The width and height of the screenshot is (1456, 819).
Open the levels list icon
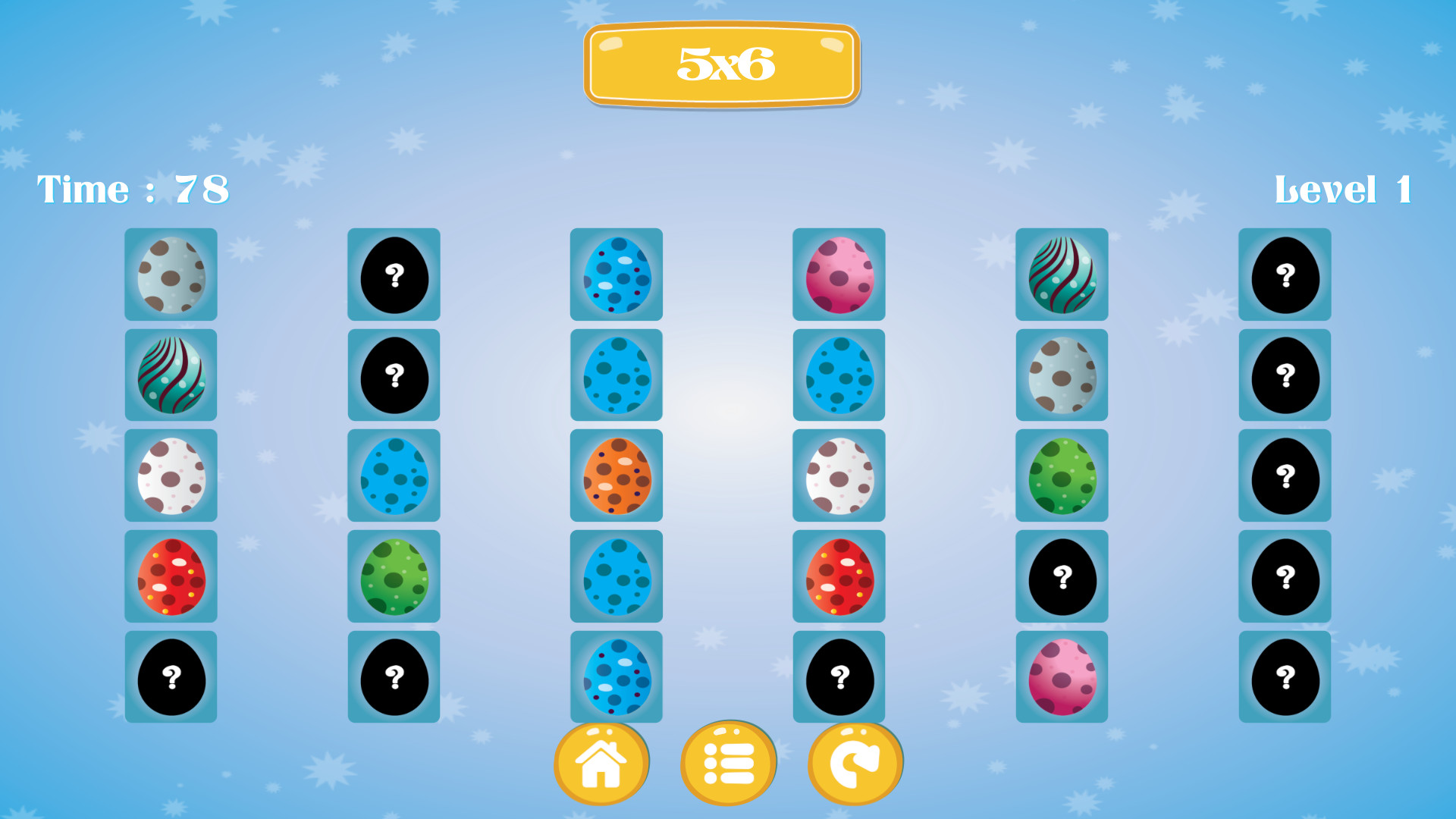click(x=729, y=763)
